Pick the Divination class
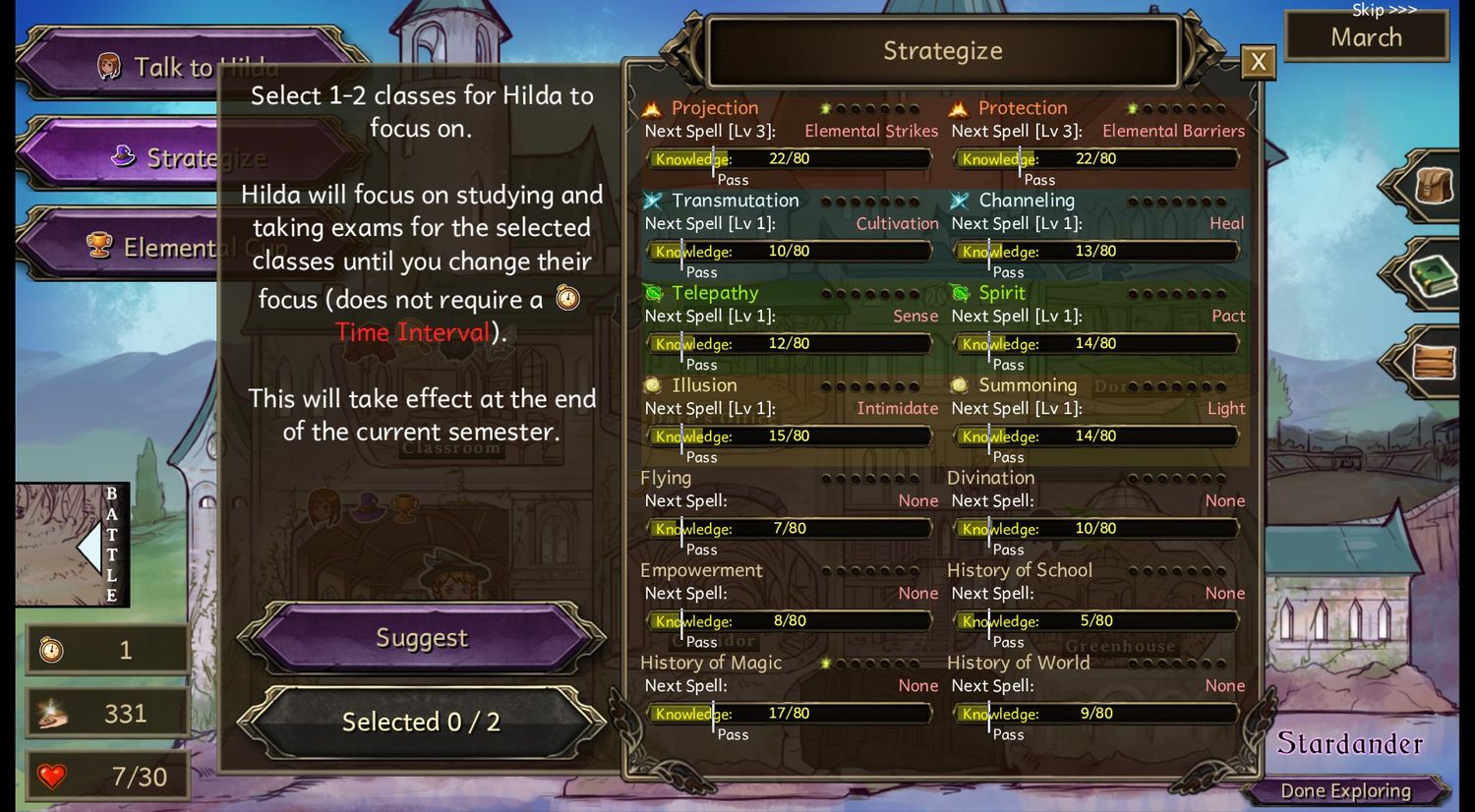 [x=990, y=478]
